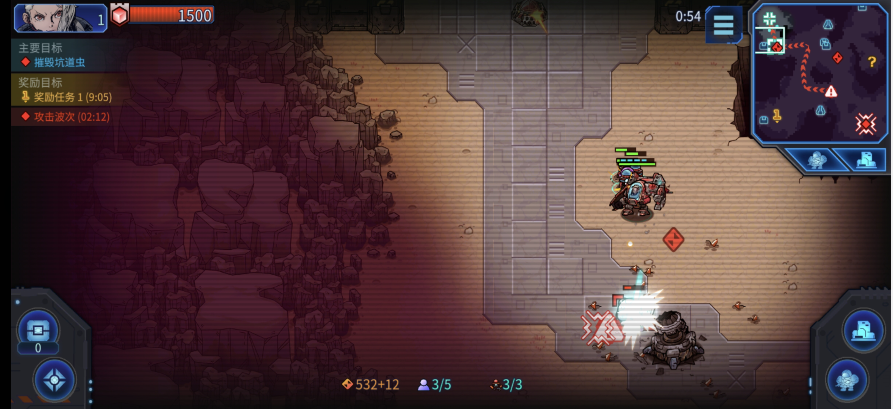Select the soldier tab below the minimap
This screenshot has height=409, width=893.
point(816,160)
